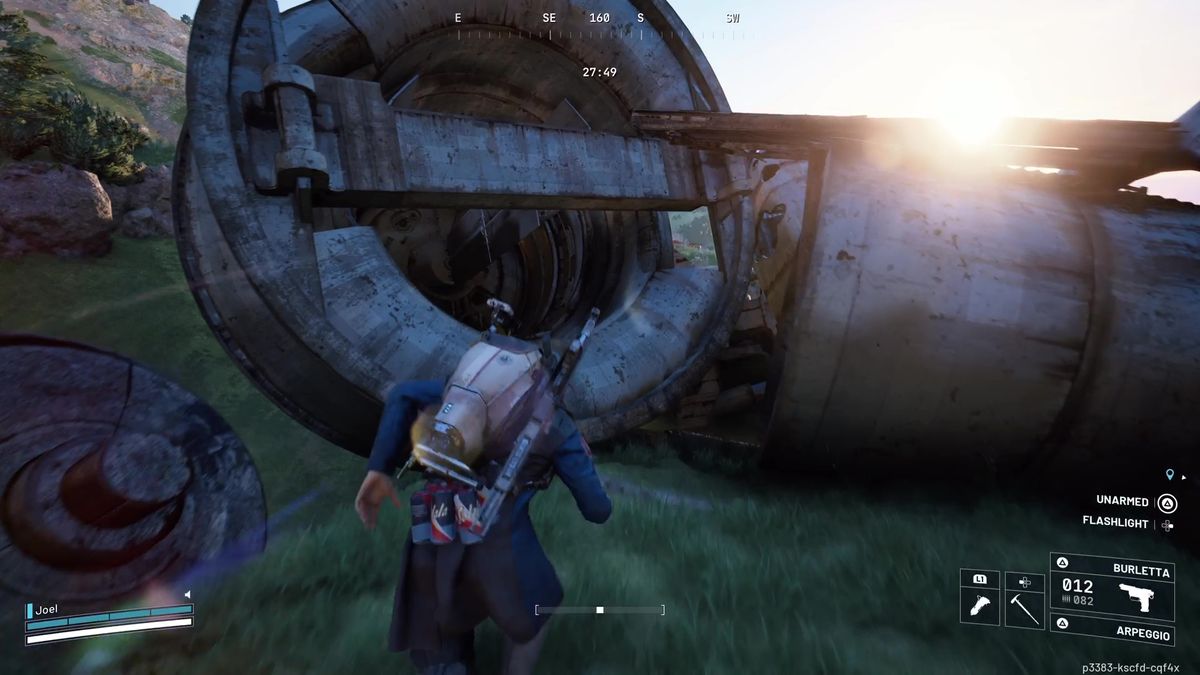This screenshot has width=1200, height=675.
Task: Click the speaker icon above Joel's bars
Action: click(187, 595)
